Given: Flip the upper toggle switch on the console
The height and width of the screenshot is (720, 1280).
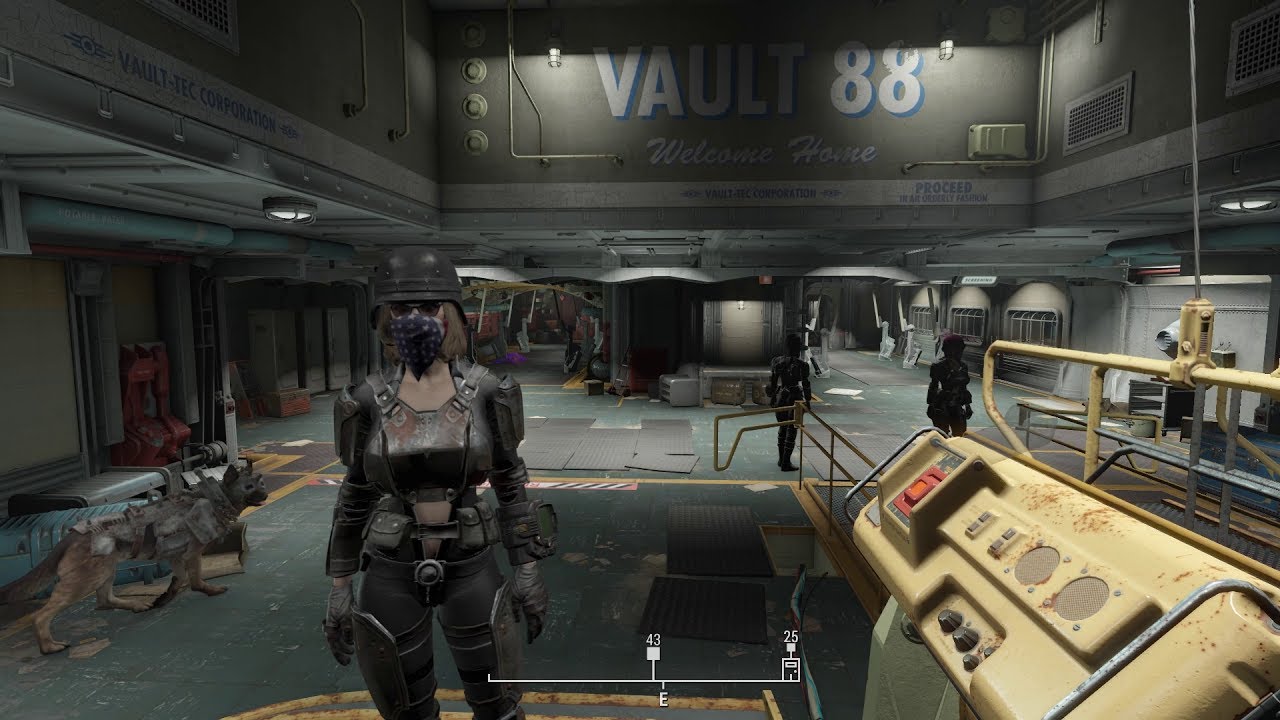Looking at the screenshot, I should coord(978,521).
